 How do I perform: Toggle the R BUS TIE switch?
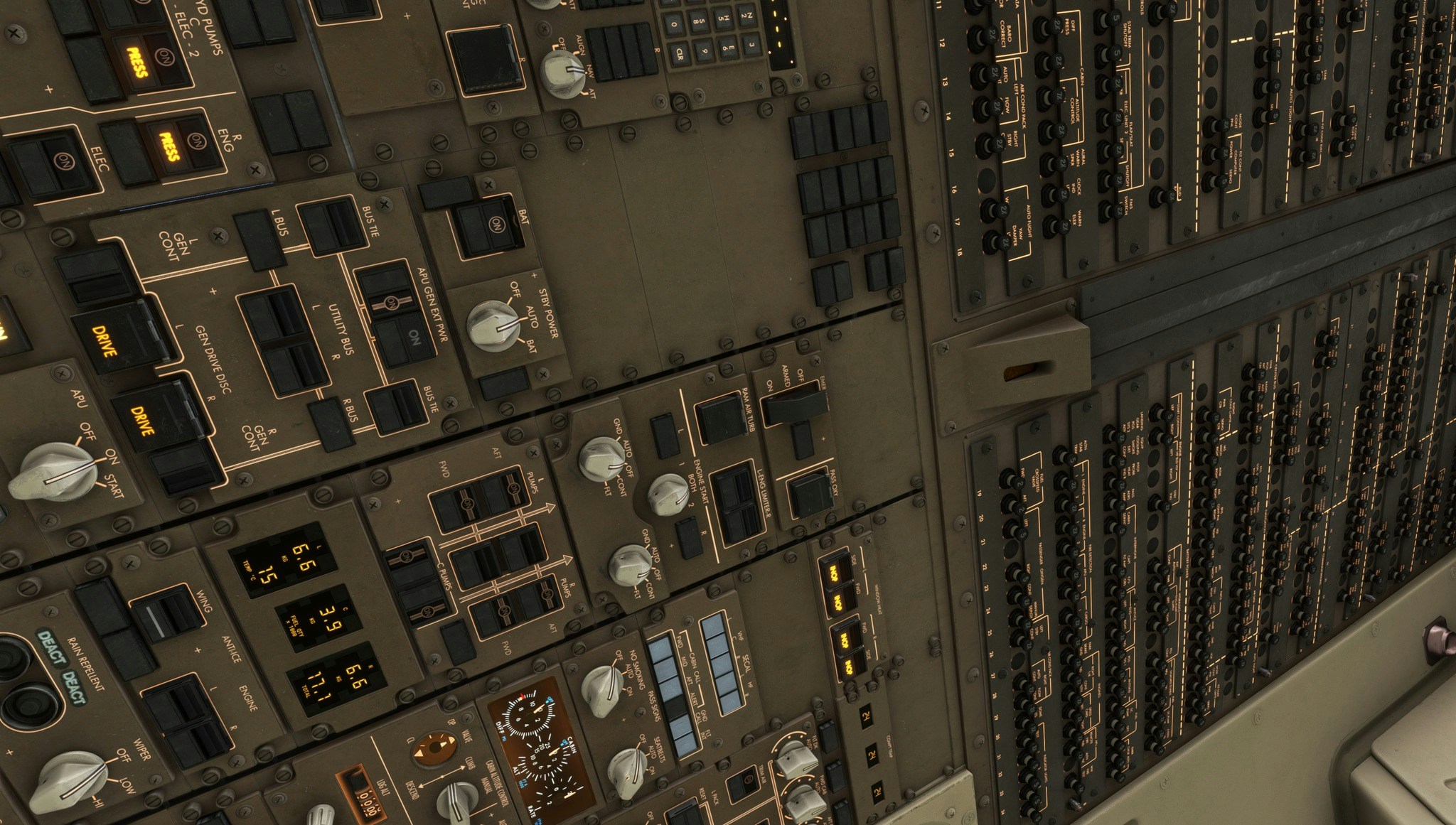pos(396,406)
